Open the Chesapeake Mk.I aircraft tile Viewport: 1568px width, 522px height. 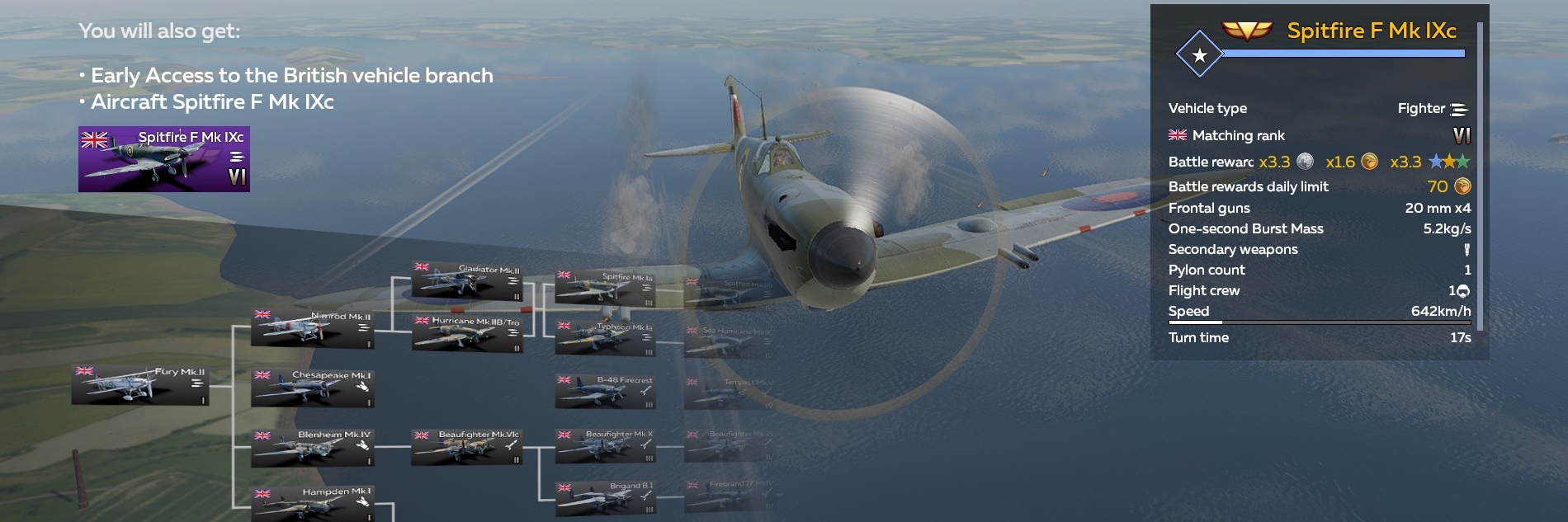[313, 388]
